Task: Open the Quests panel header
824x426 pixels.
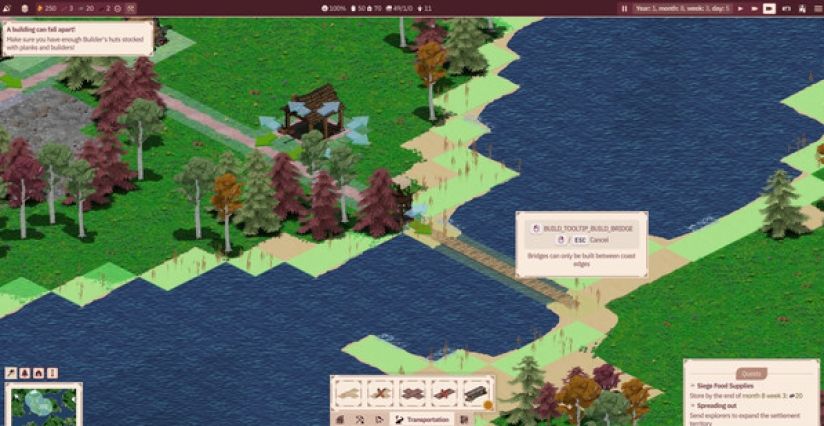Action: pos(751,373)
